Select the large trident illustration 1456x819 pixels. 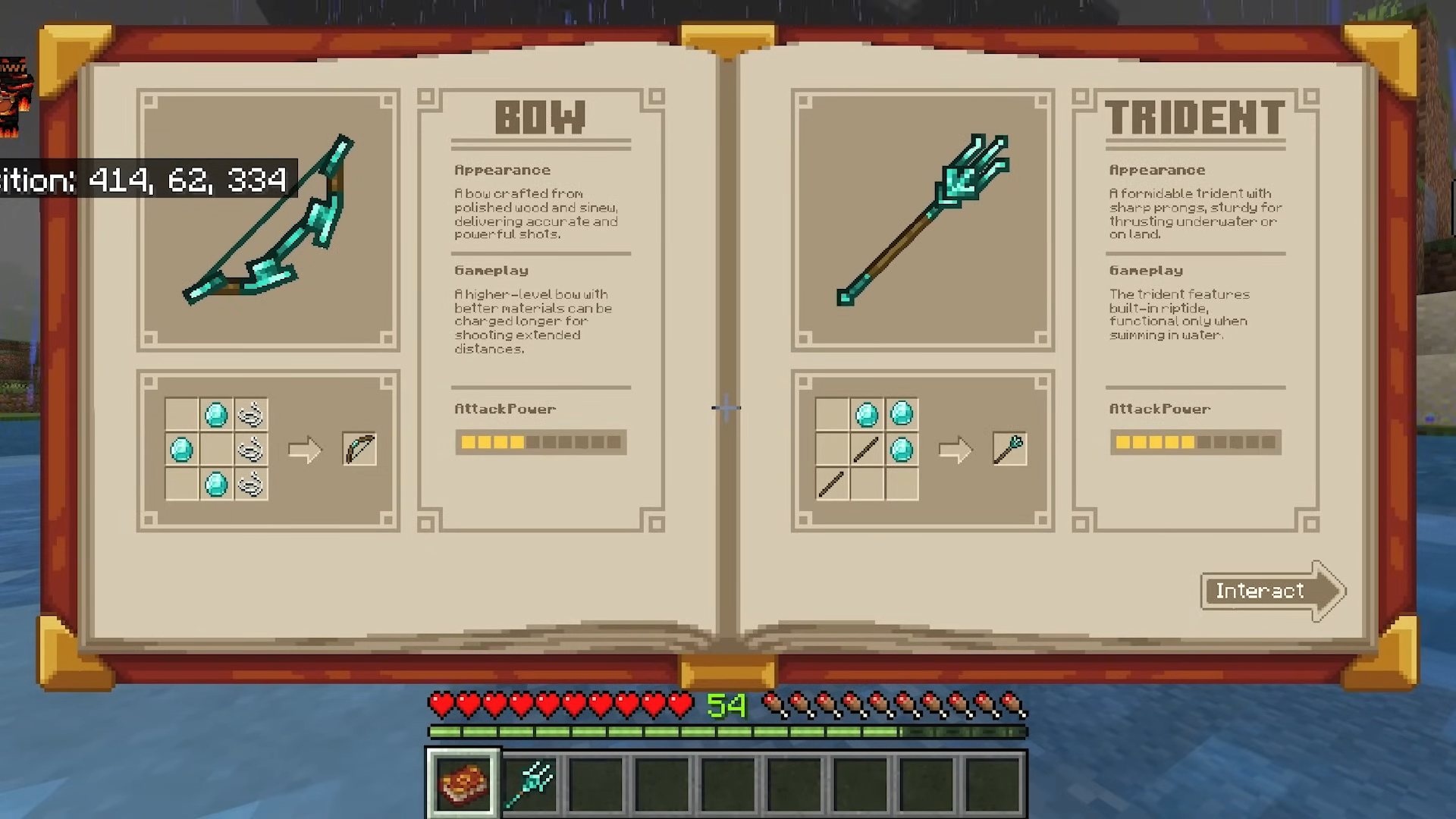(923, 220)
